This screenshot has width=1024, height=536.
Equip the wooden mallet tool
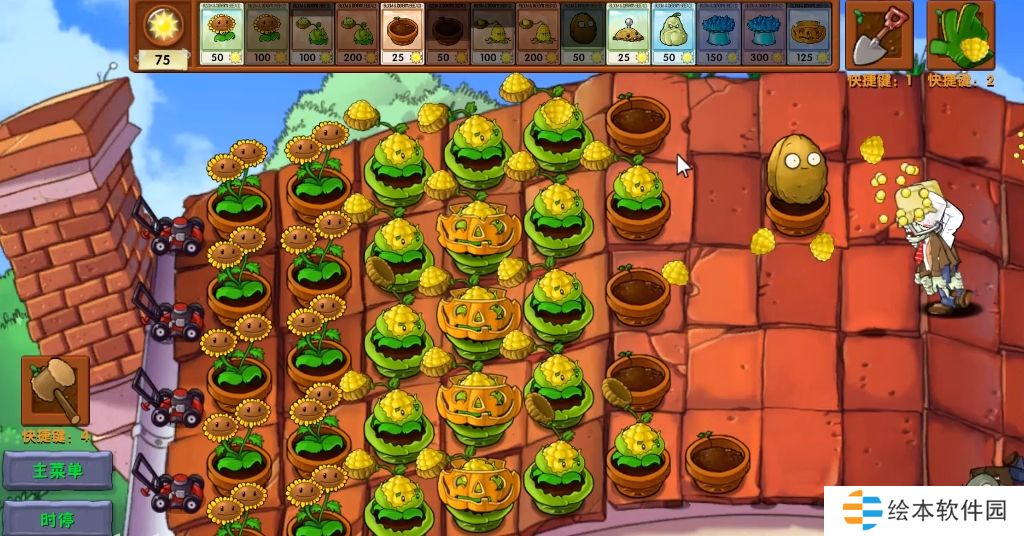[56, 389]
